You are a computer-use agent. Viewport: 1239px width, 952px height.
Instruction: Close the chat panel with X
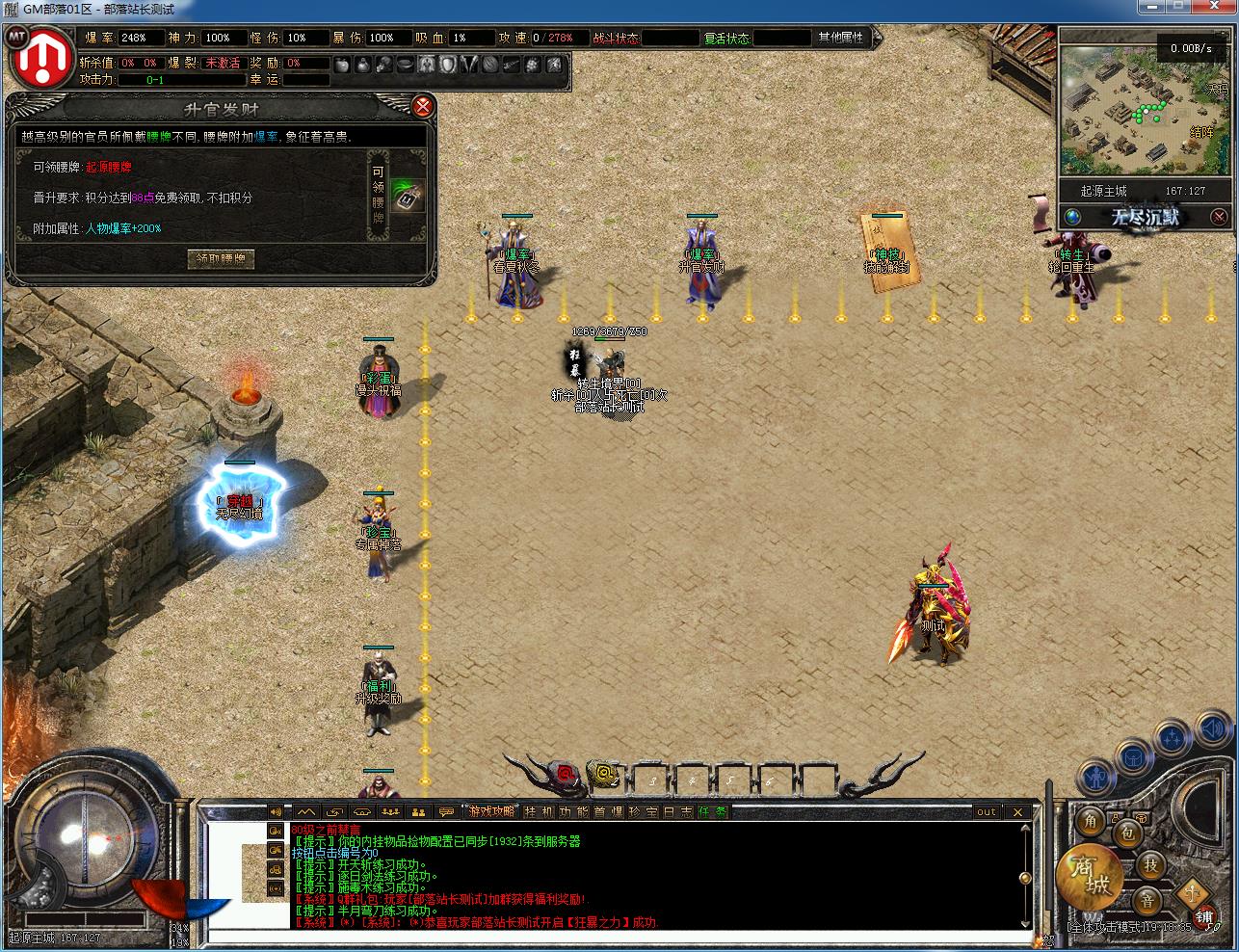[x=1018, y=812]
